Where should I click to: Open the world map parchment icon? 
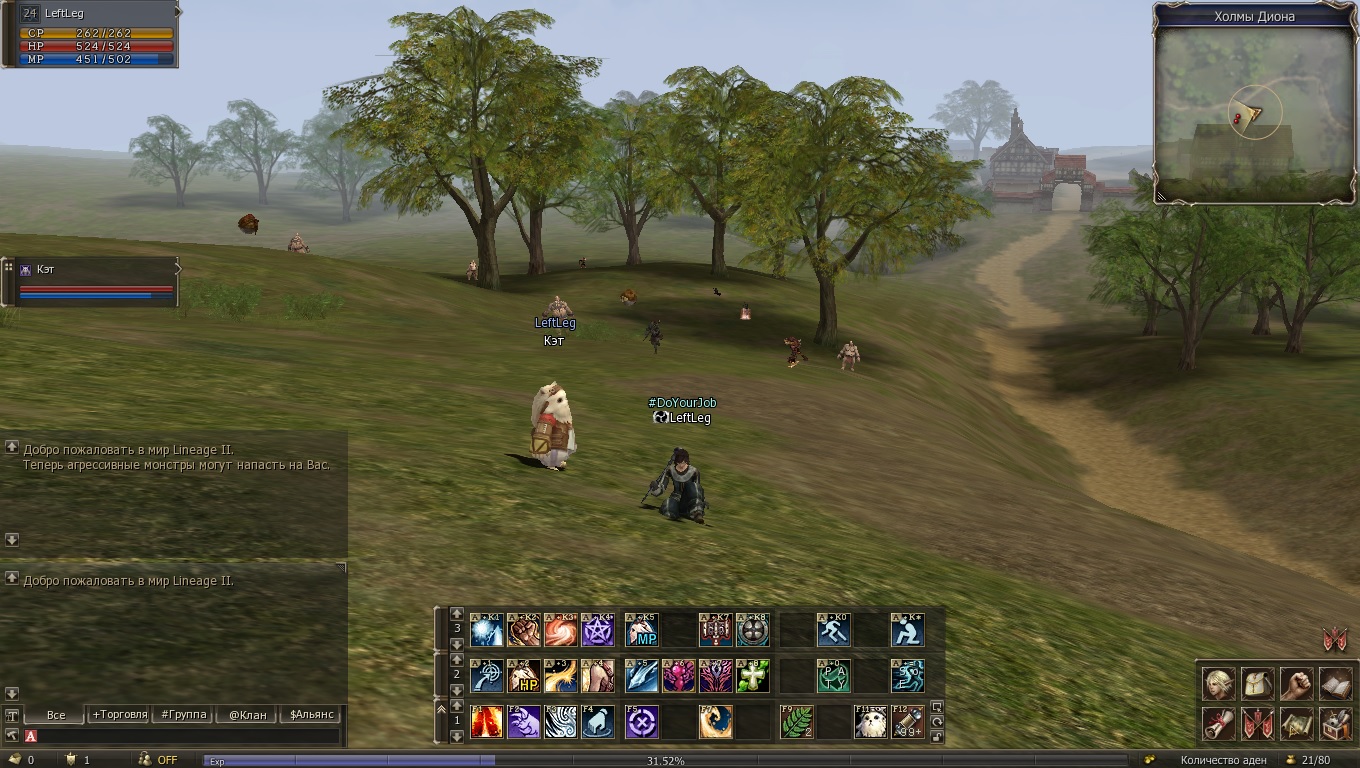(1296, 723)
